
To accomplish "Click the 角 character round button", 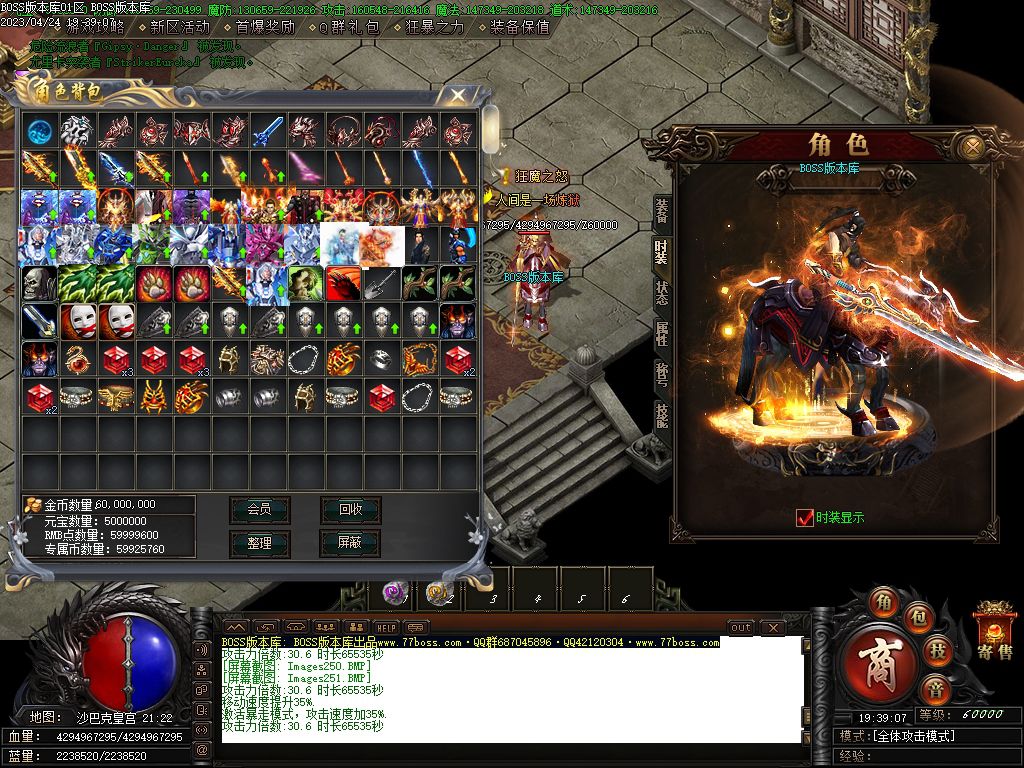I will pos(883,602).
